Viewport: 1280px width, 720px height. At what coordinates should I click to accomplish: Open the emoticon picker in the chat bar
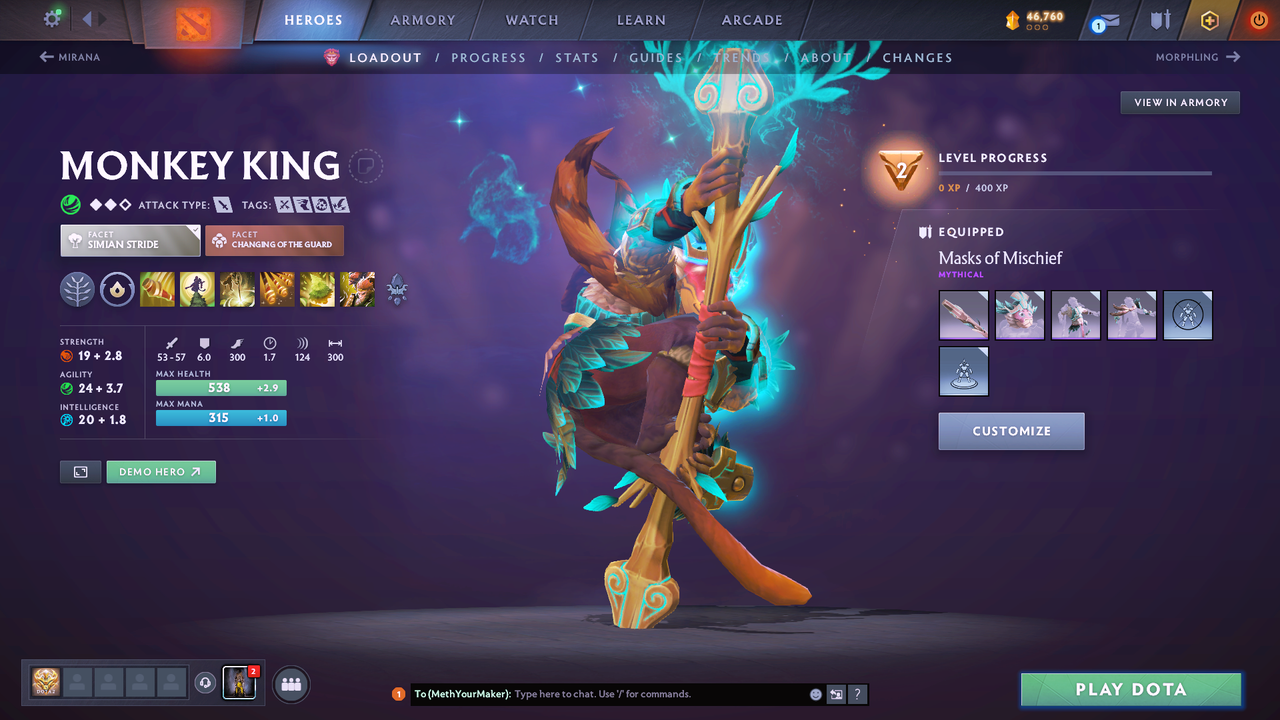[815, 693]
